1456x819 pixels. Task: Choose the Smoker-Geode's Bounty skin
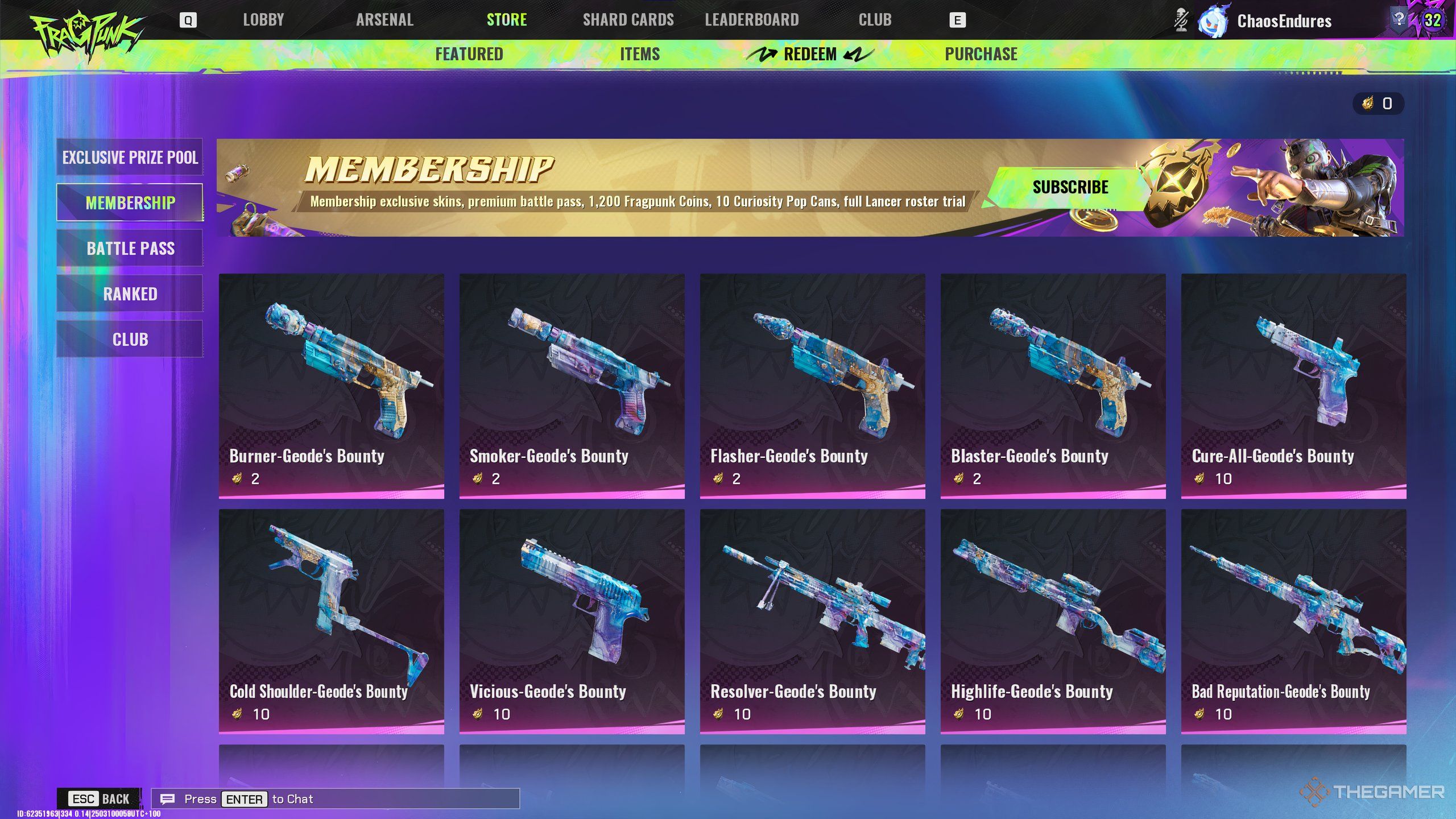(x=572, y=386)
